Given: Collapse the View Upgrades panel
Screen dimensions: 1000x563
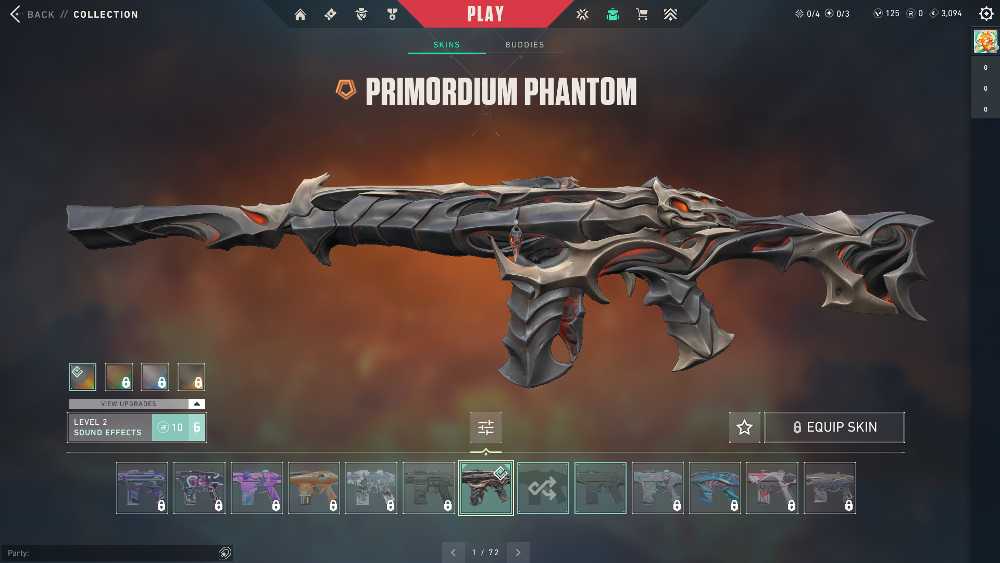Looking at the screenshot, I should [196, 404].
